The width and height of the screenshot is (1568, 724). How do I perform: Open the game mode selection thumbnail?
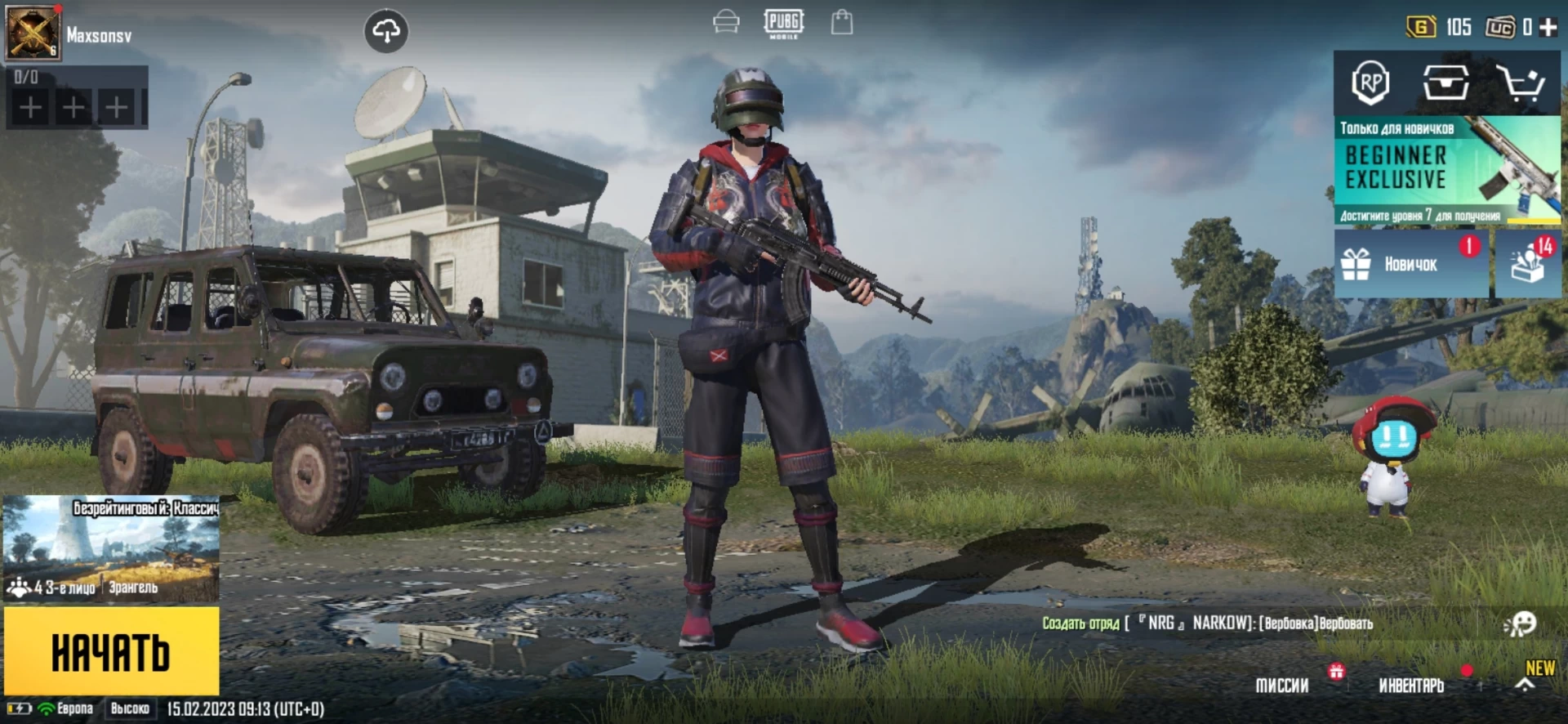click(x=111, y=547)
